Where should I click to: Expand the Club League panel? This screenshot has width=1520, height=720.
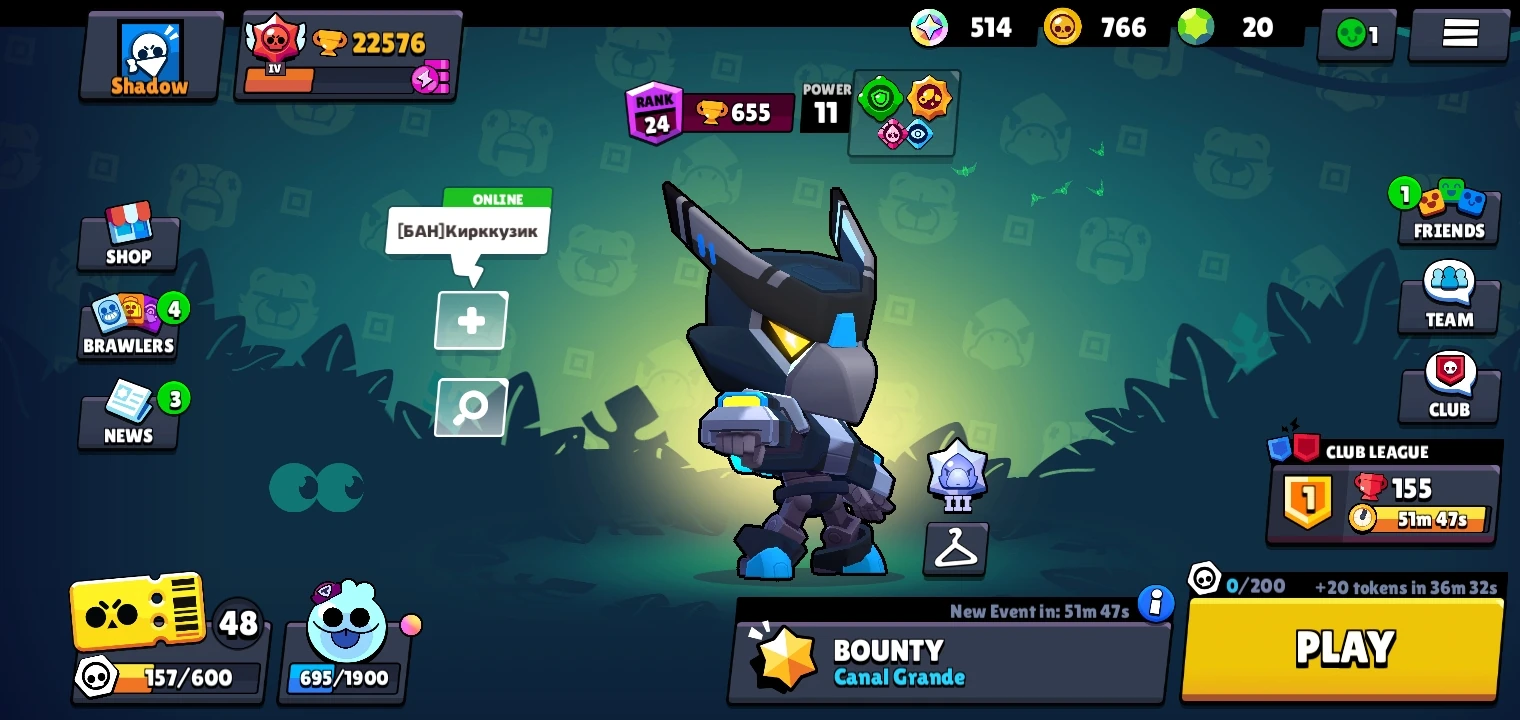pyautogui.click(x=1383, y=490)
